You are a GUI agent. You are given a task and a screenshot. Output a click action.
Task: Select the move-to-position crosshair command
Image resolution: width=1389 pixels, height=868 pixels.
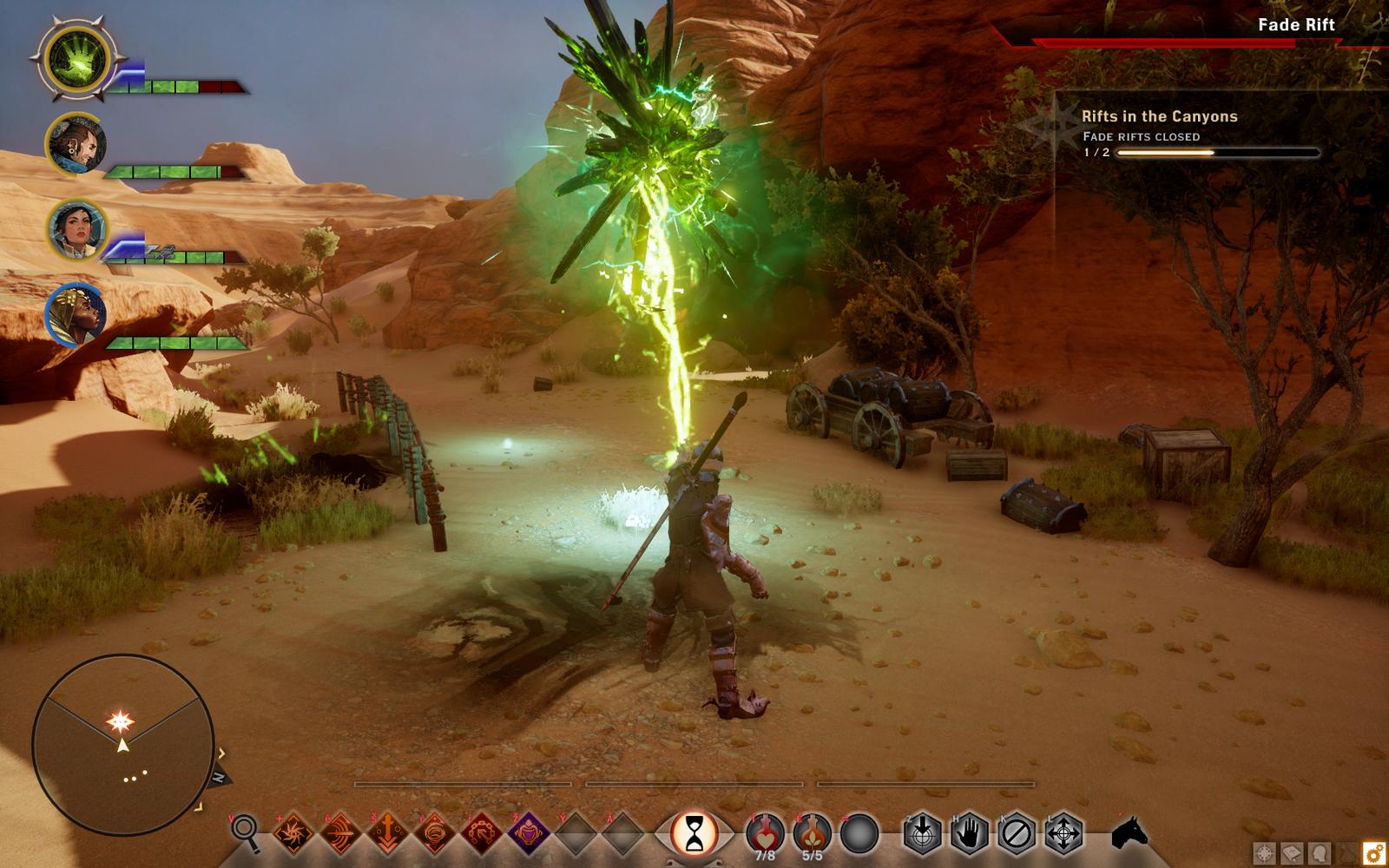[x=1063, y=834]
